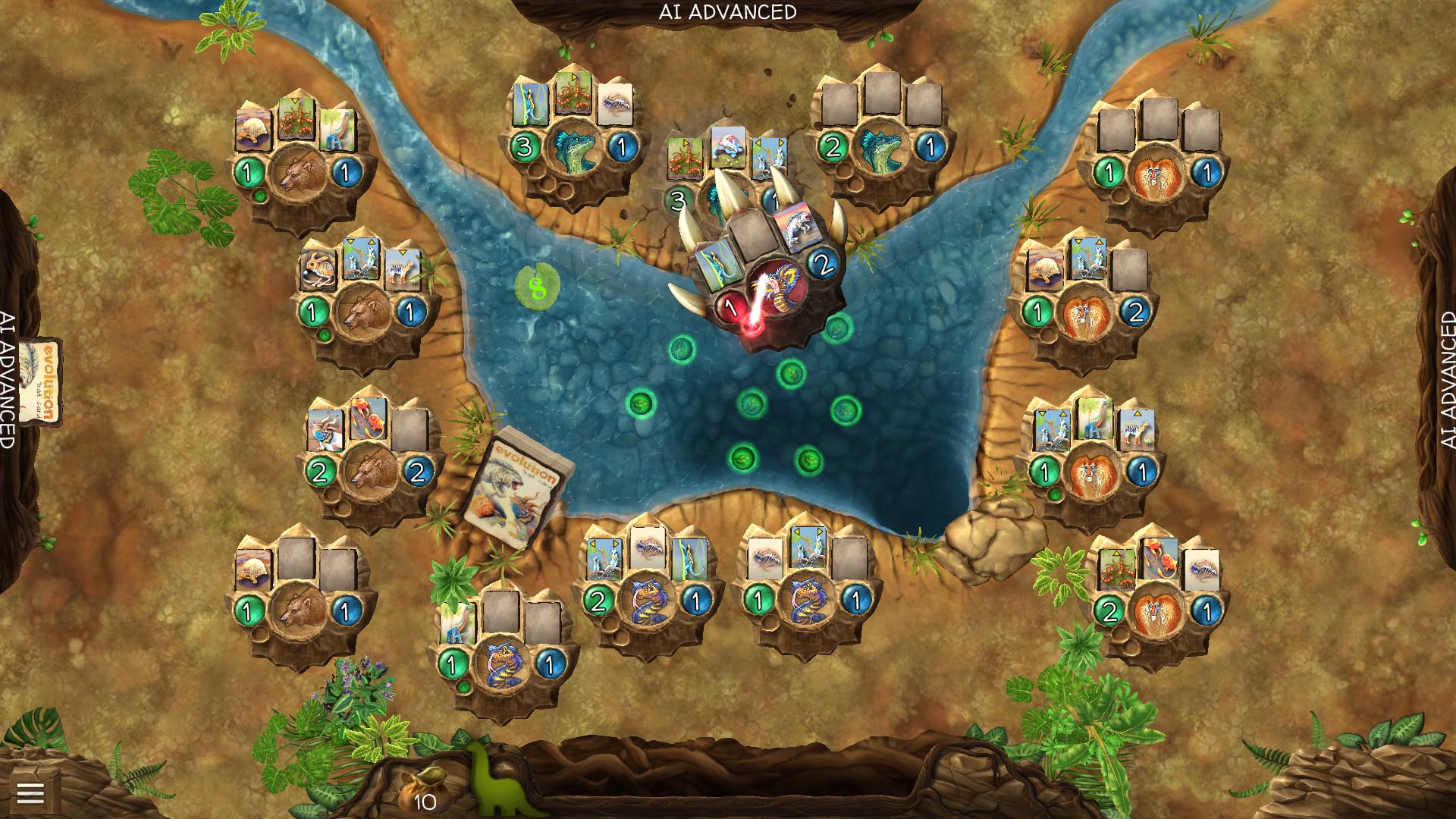This screenshot has height=819, width=1456.
Task: Click the AI ADVANCED nameplate at the top
Action: point(728,11)
